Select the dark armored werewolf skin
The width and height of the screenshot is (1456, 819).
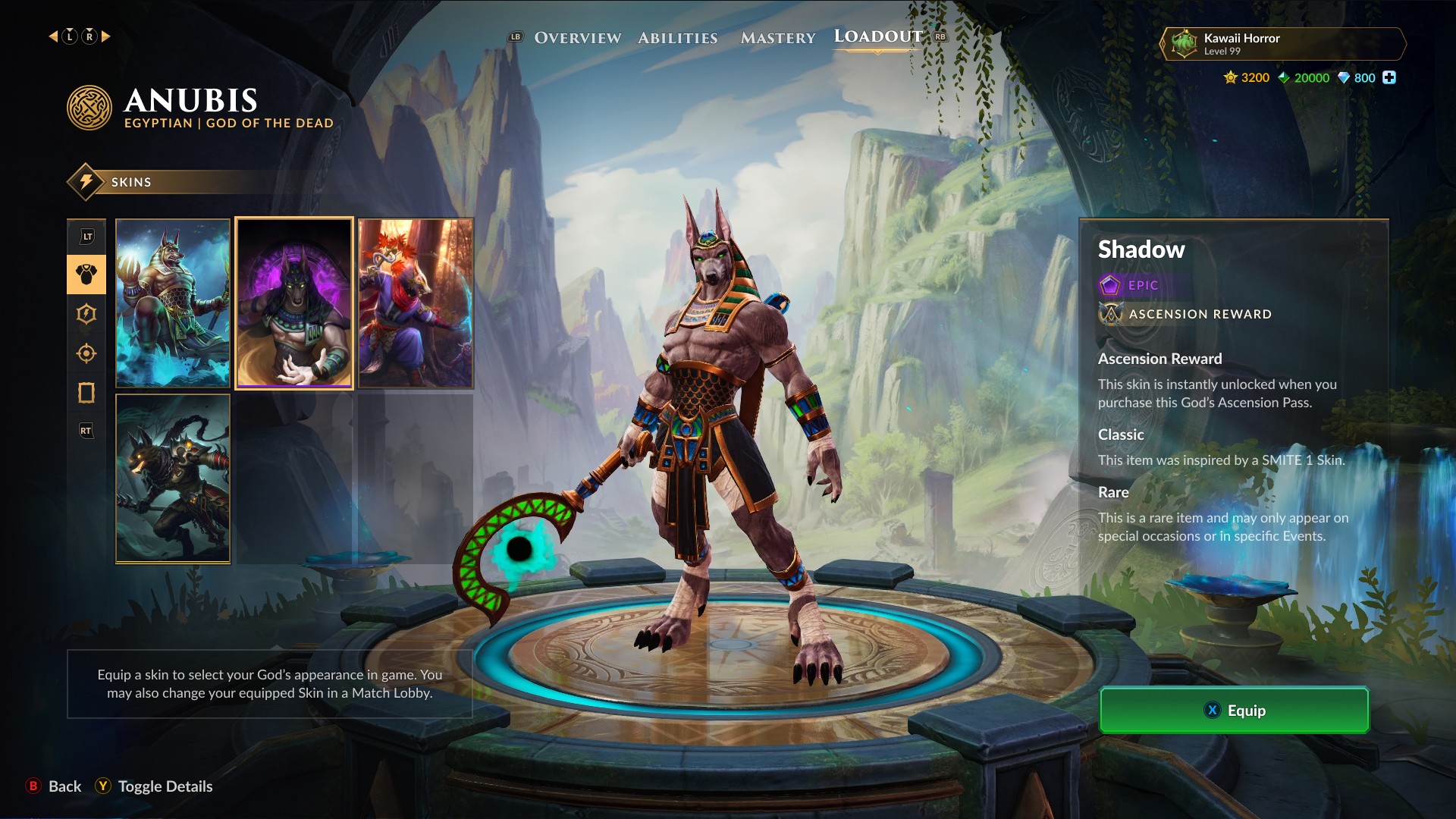pyautogui.click(x=173, y=479)
